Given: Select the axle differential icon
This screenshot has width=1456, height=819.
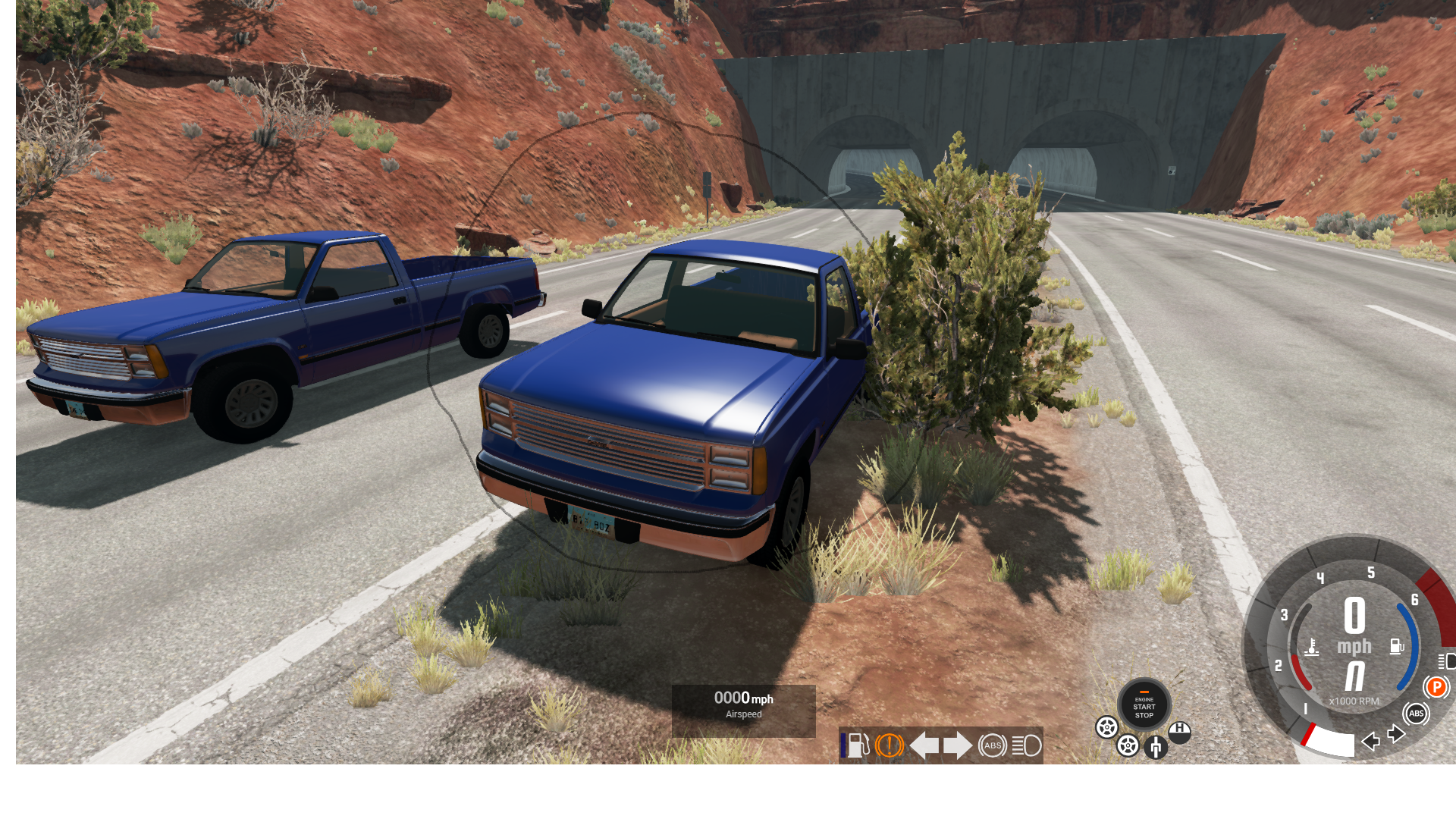Looking at the screenshot, I should [x=1155, y=748].
